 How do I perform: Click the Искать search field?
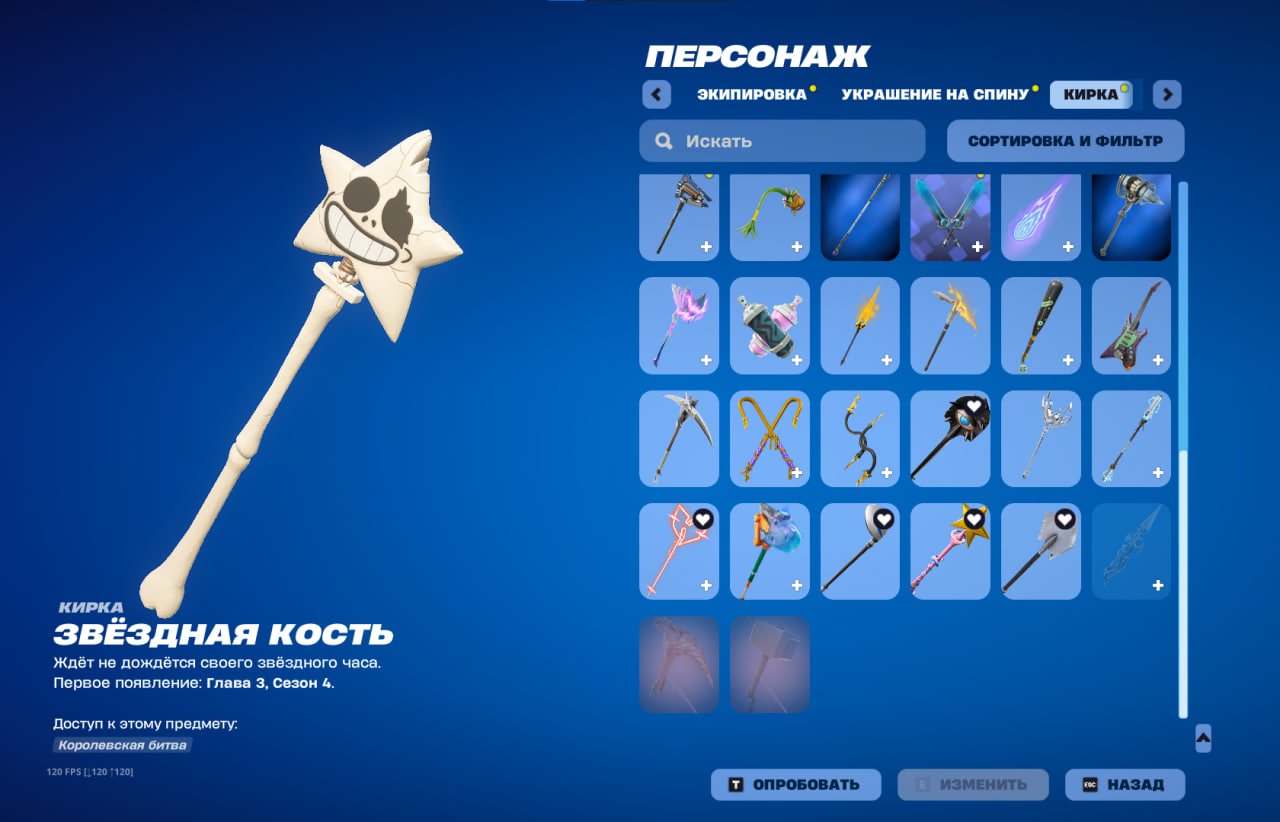pos(781,140)
